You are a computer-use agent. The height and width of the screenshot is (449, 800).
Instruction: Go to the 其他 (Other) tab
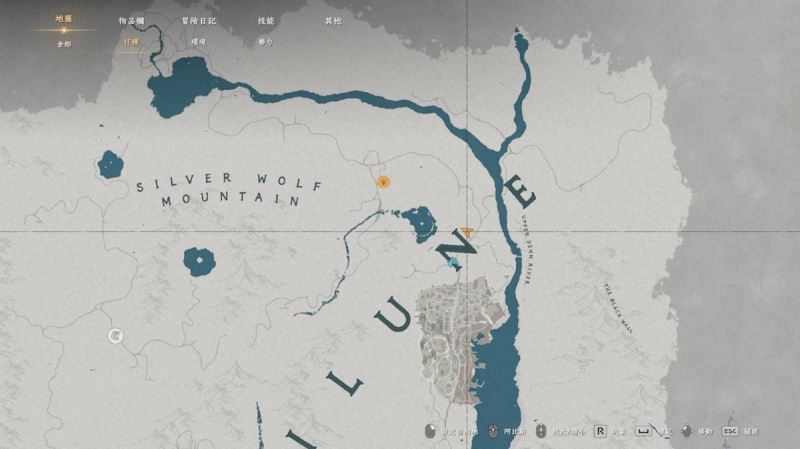[332, 20]
